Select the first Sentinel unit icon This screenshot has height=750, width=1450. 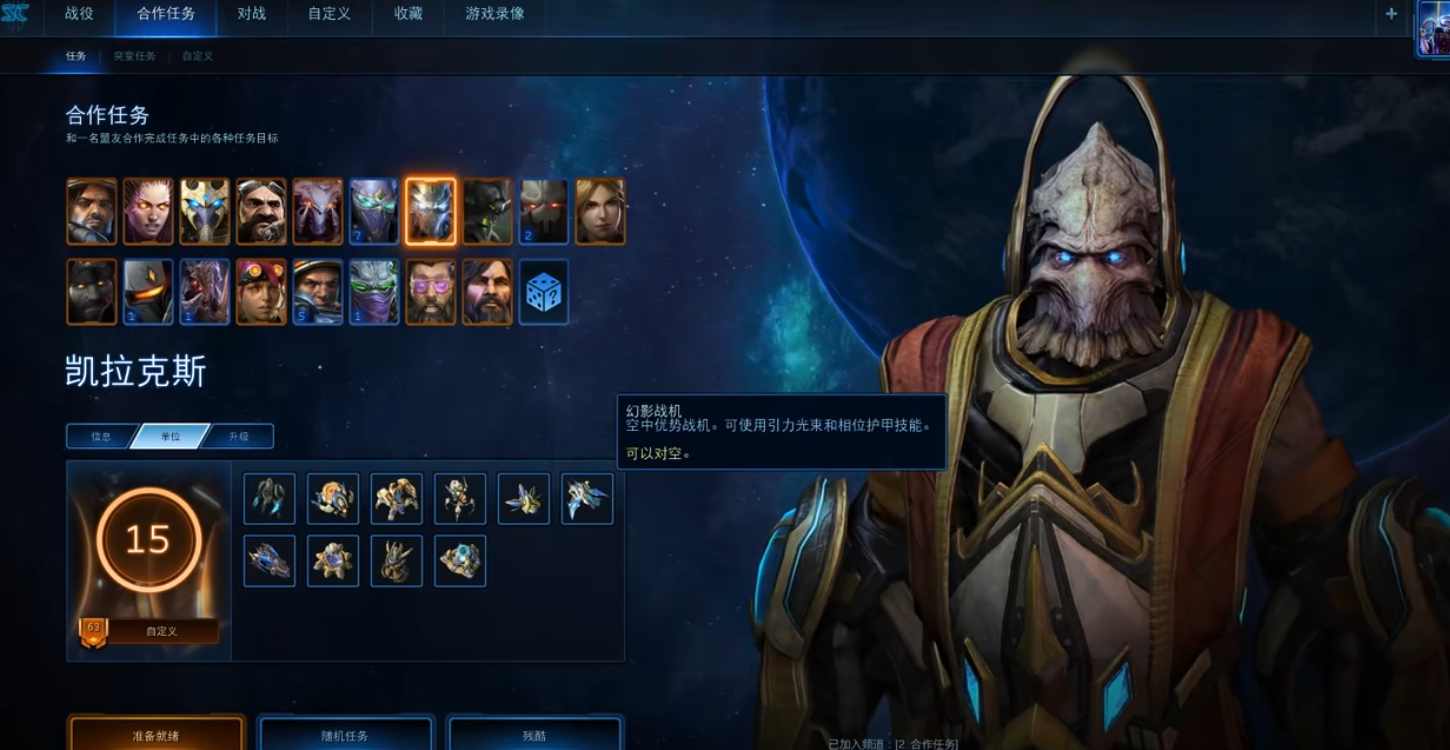pos(270,499)
